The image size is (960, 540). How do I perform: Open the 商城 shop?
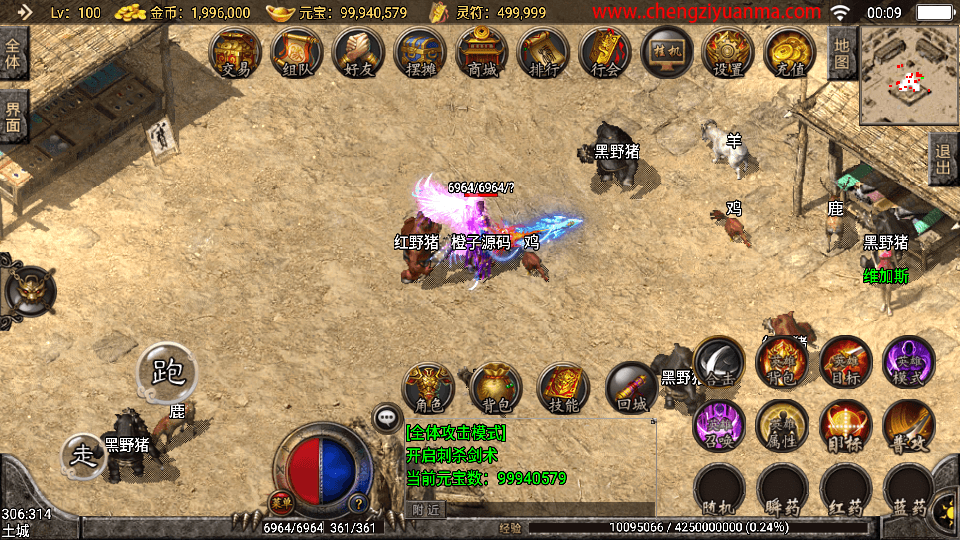coord(482,52)
